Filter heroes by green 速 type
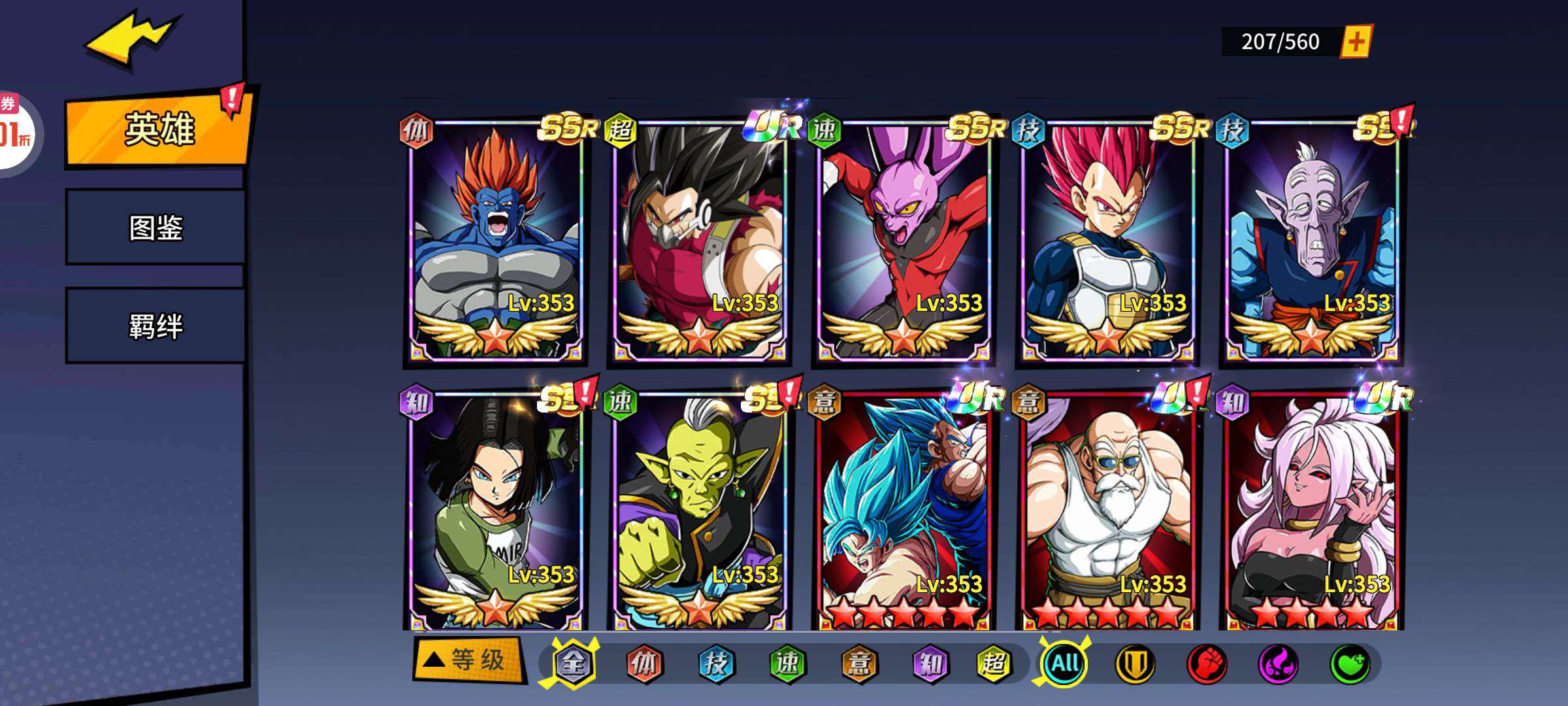This screenshot has height=706, width=1568. pos(787,664)
